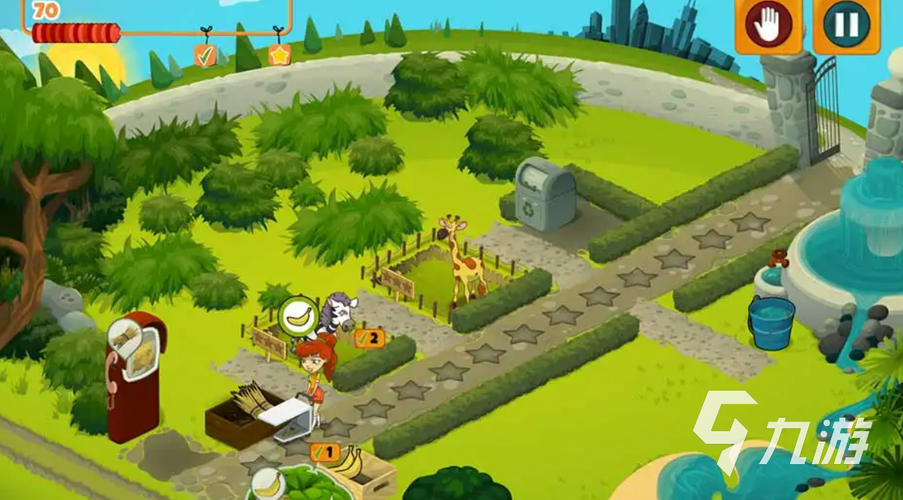
Task: Select the checkmark goal tag
Action: click(205, 55)
